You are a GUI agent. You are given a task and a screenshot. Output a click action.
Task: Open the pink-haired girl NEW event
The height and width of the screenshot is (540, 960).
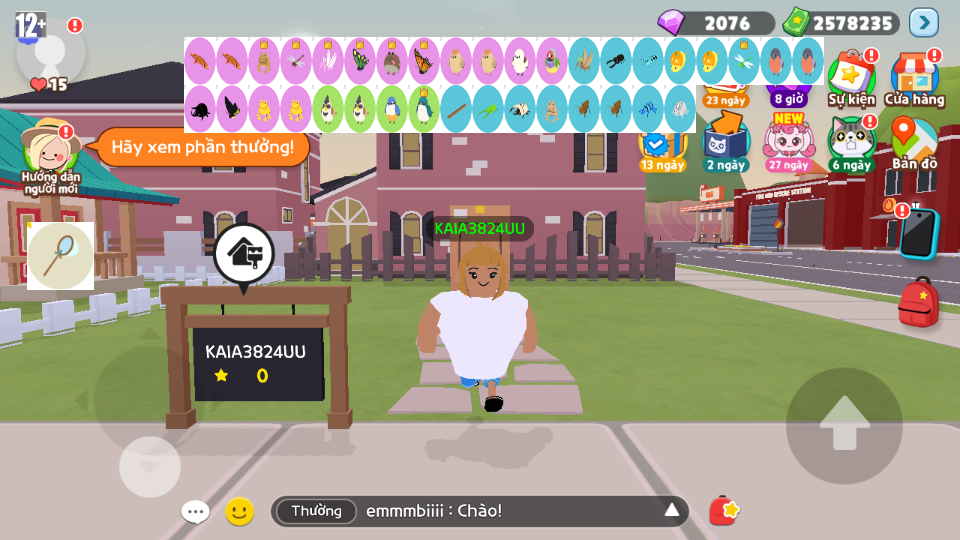[789, 142]
